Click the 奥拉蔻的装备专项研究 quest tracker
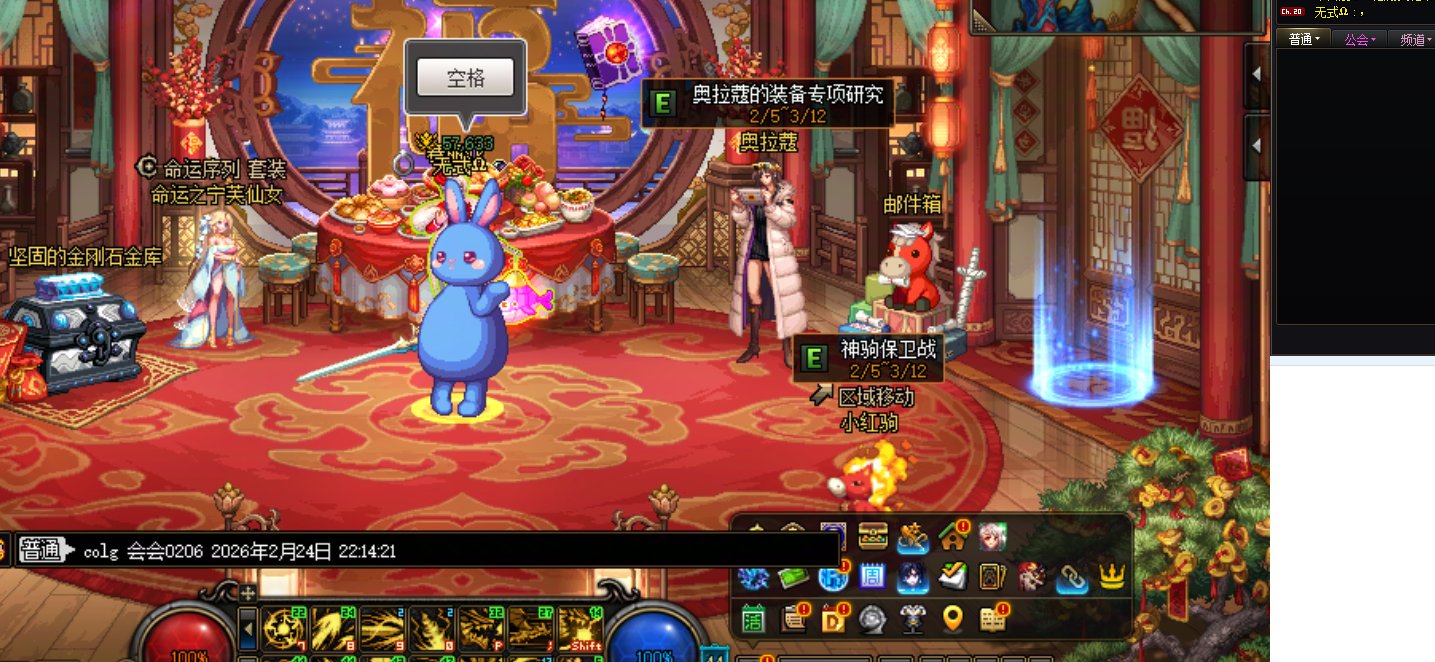 coord(767,101)
